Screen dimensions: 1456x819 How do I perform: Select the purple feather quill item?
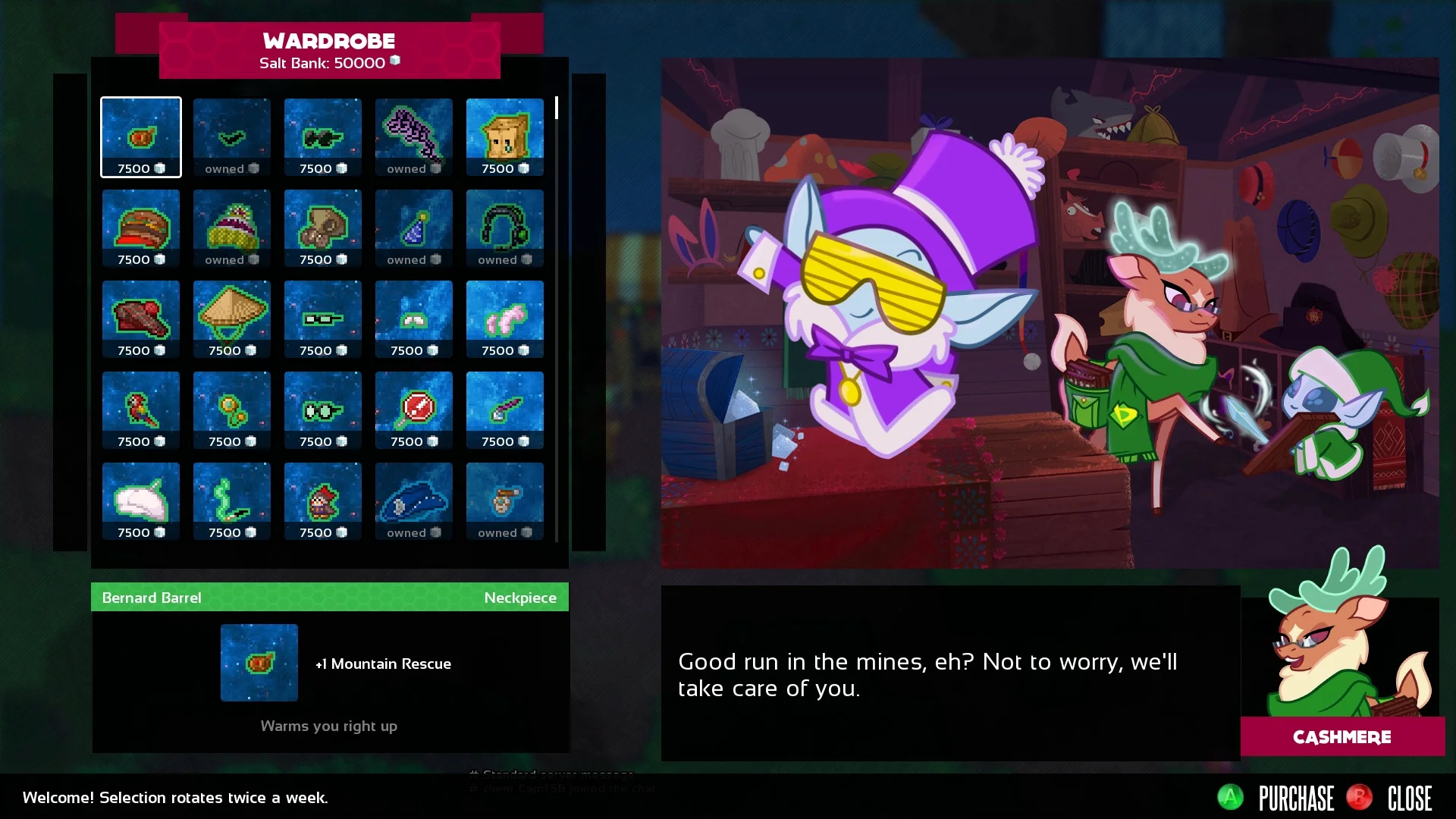tap(505, 410)
